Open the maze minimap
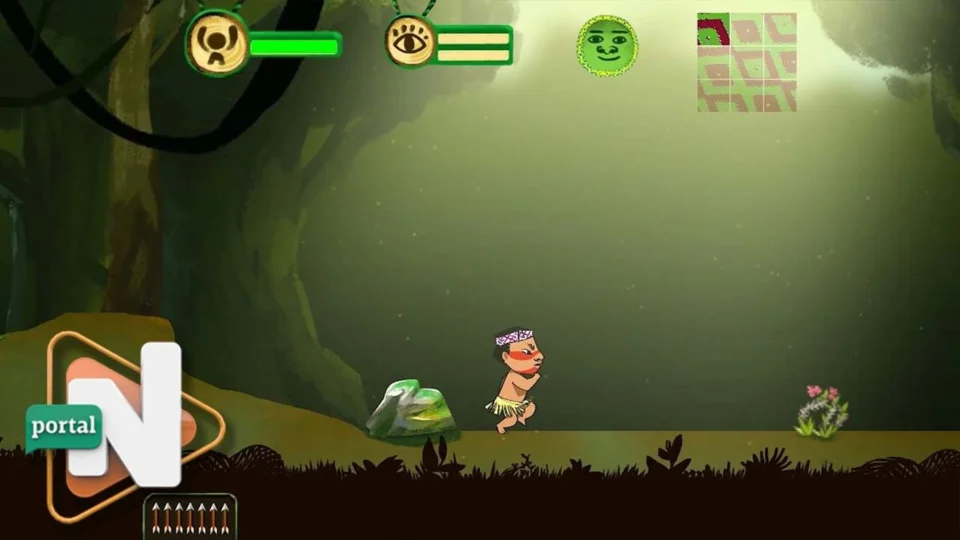Viewport: 960px width, 540px height. 746,62
